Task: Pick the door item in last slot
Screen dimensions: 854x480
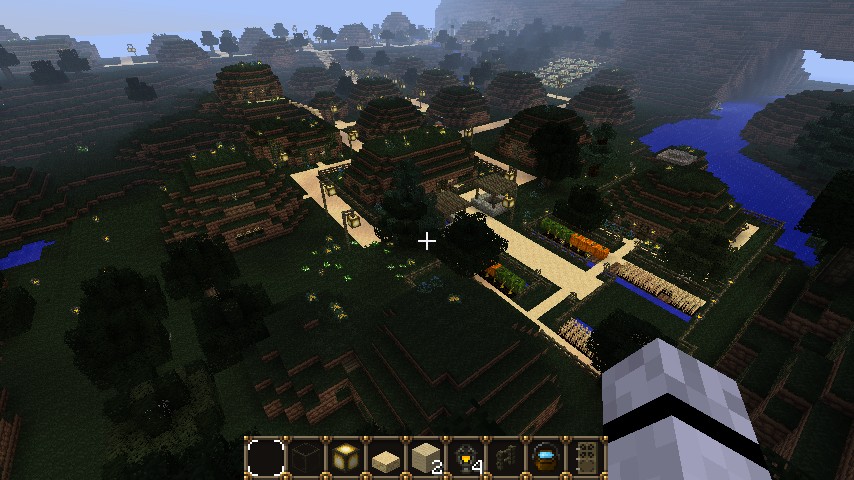Action: click(x=586, y=458)
